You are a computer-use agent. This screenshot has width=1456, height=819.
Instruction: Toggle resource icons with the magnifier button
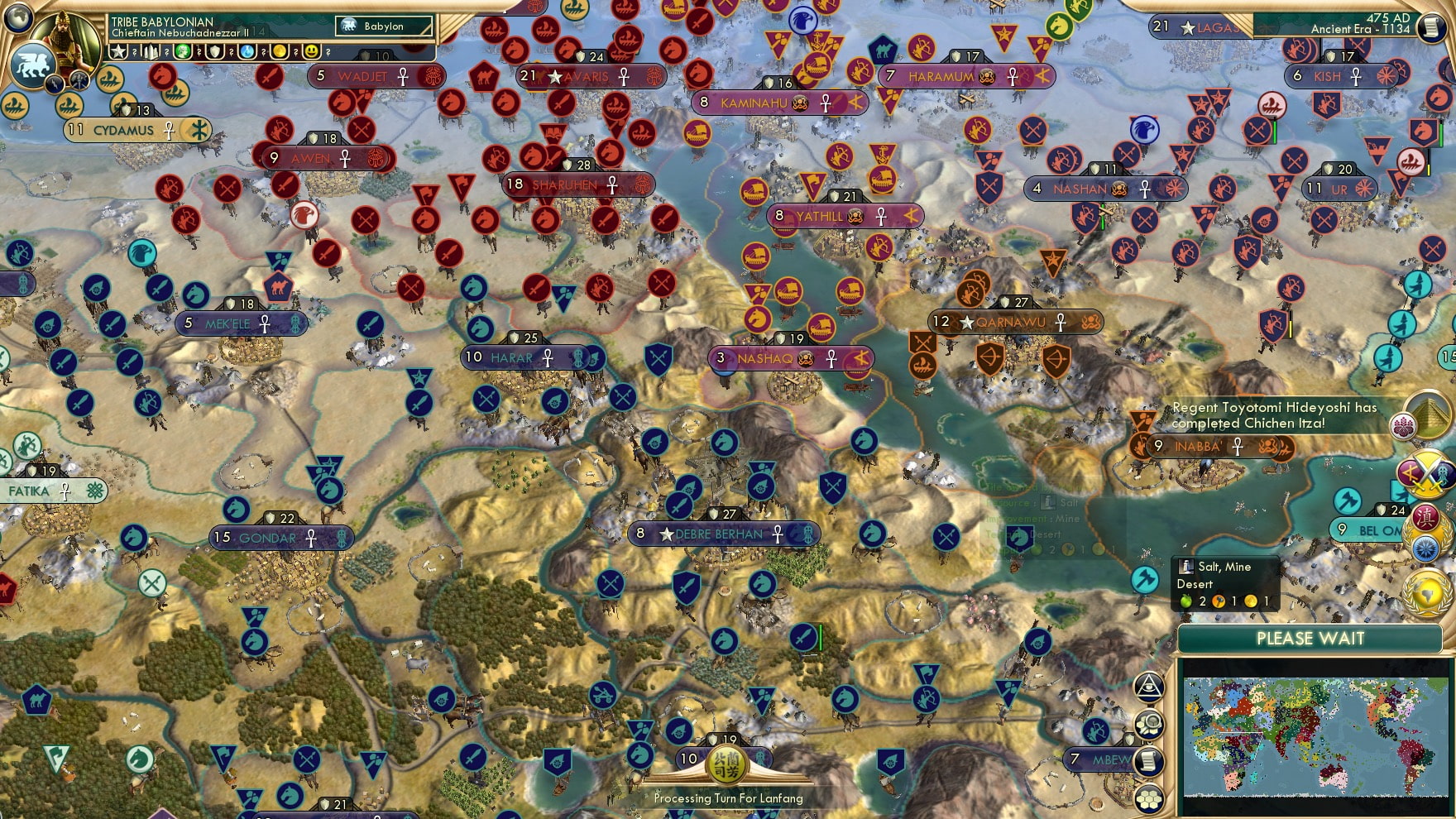click(1149, 723)
